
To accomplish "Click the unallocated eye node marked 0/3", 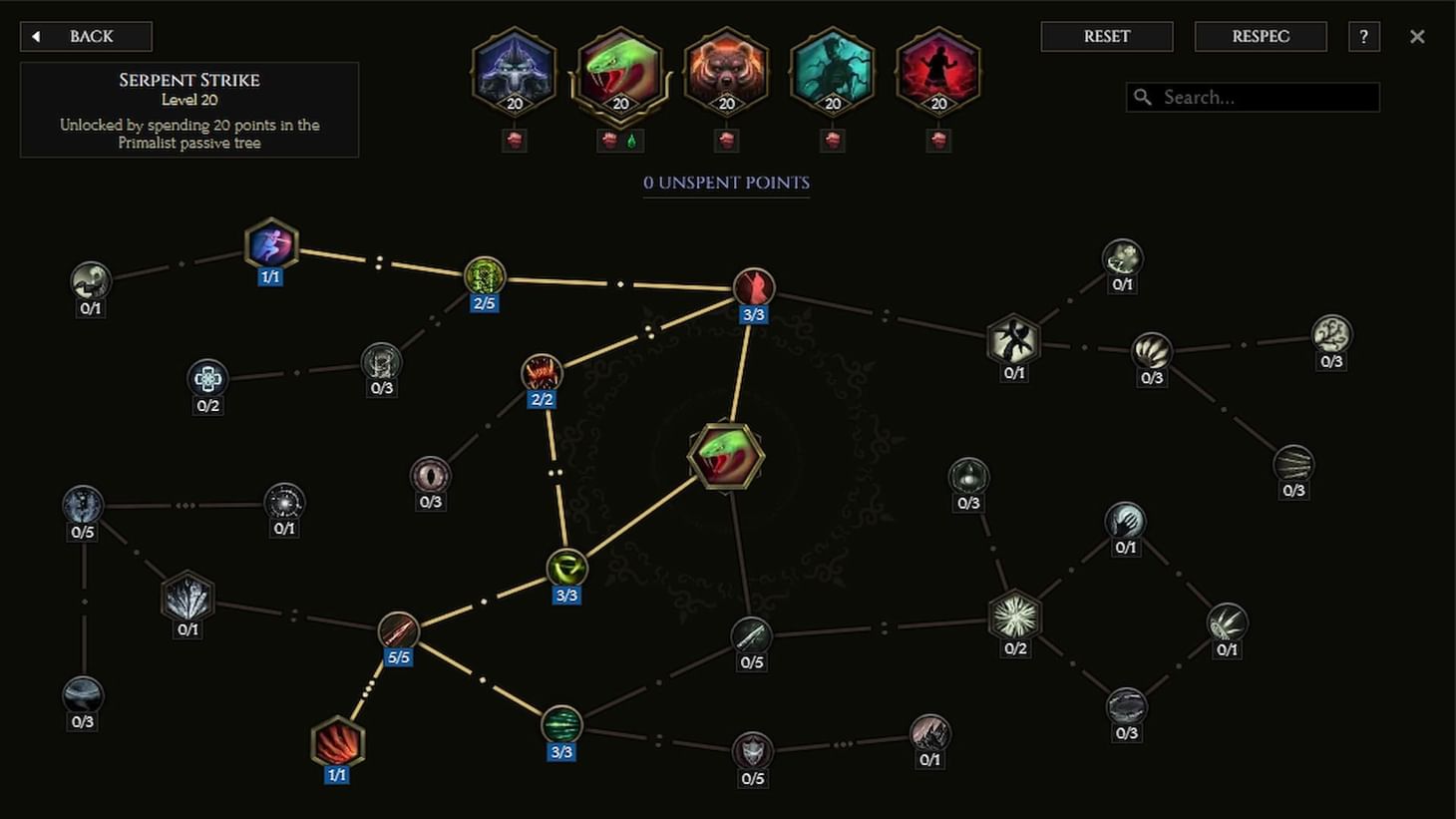I will (x=430, y=475).
